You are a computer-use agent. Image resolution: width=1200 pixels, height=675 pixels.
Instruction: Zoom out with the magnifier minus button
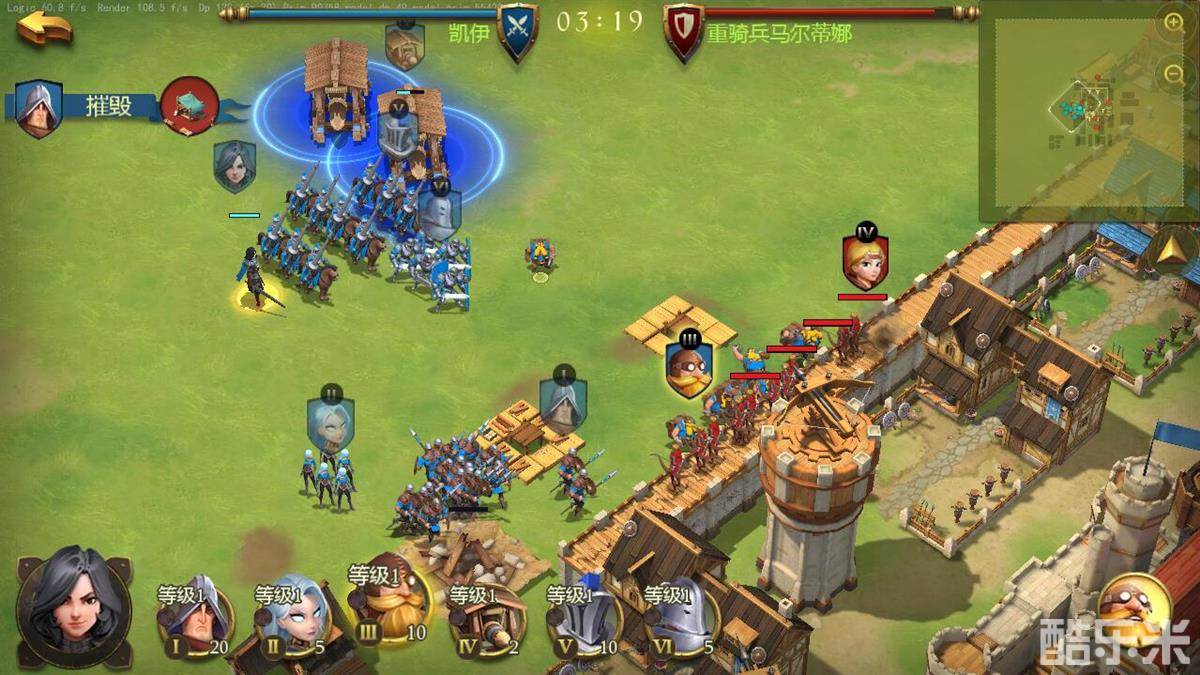pyautogui.click(x=1174, y=73)
